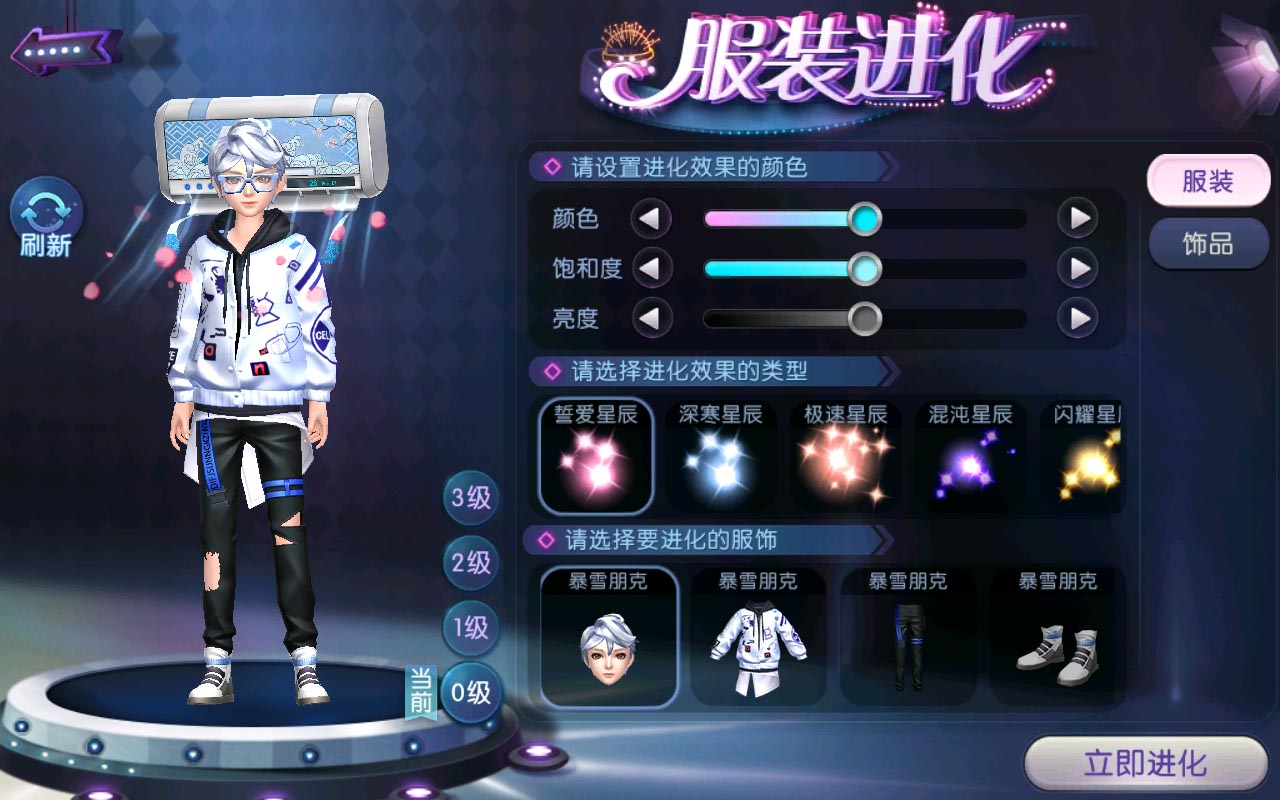Click the right arrow beside 亮度
Viewport: 1280px width, 800px height.
pos(1077,319)
